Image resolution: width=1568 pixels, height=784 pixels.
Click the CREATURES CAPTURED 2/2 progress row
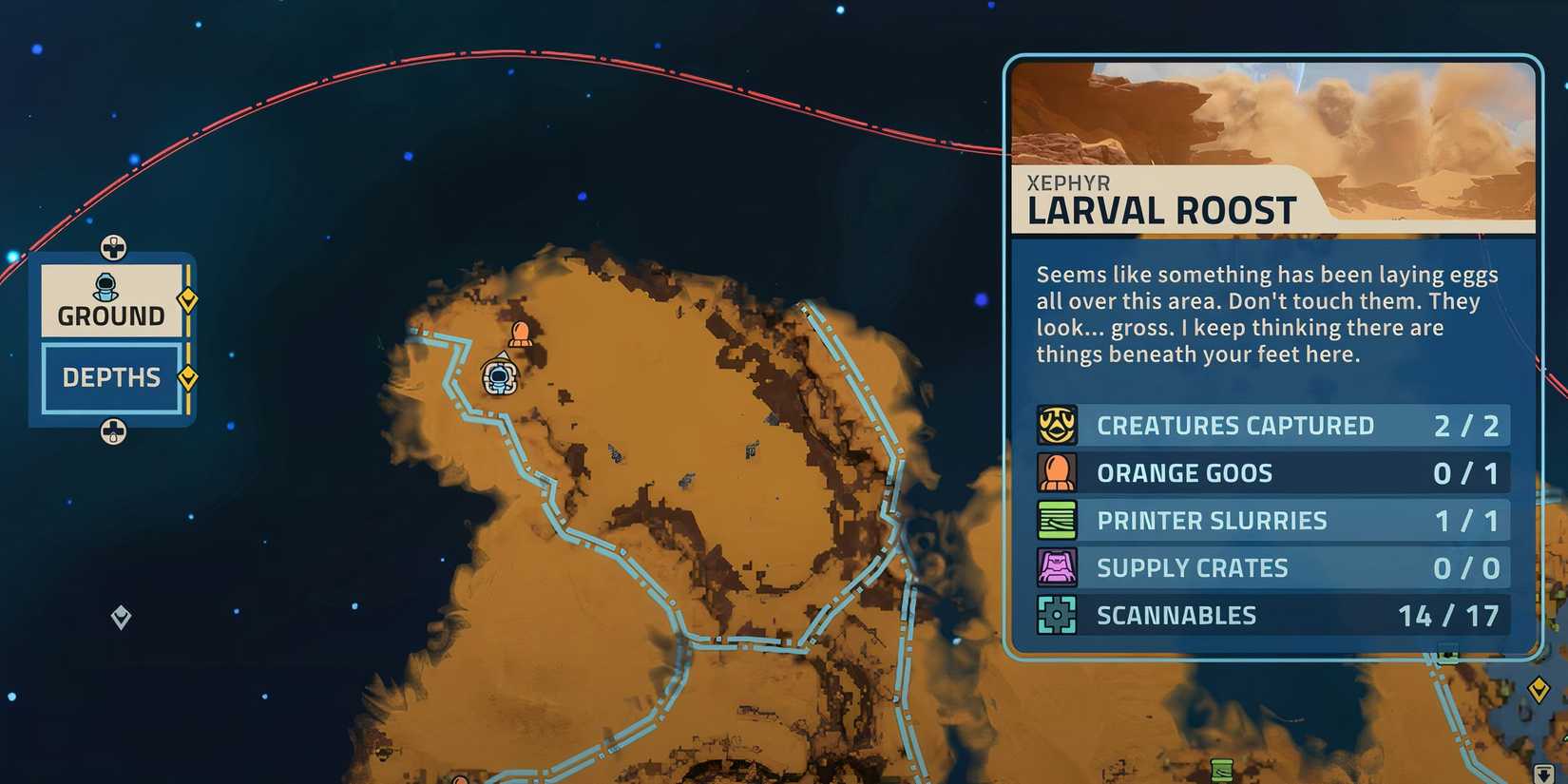[x=1273, y=425]
